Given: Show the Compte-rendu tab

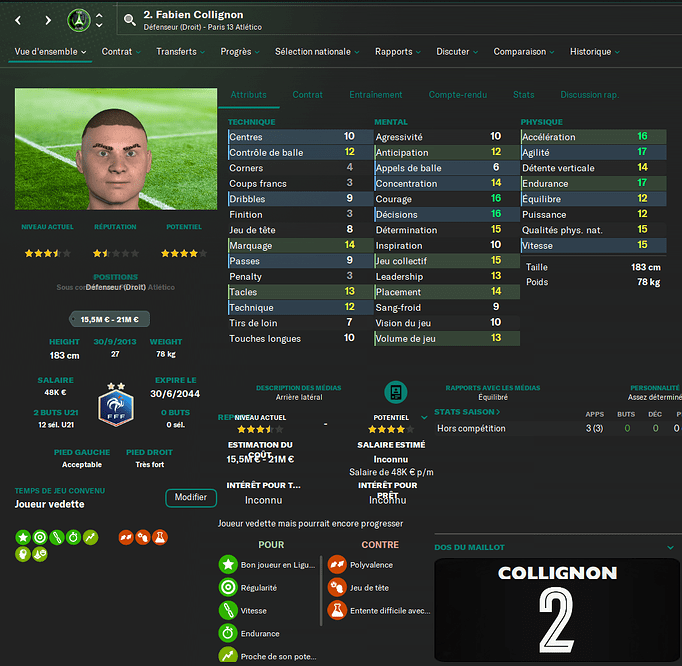Looking at the screenshot, I should 458,95.
